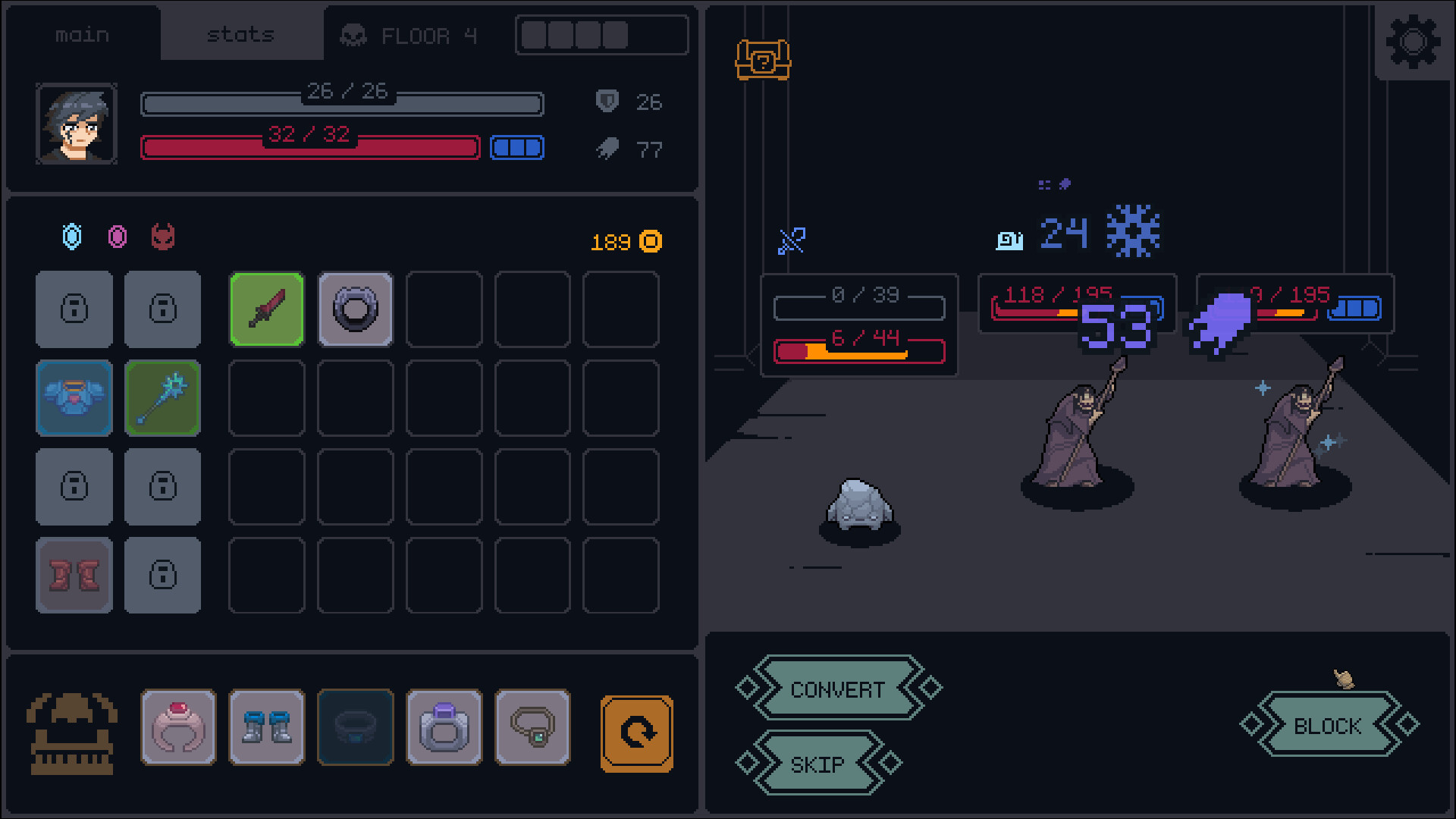
Task: Select the red demon mask filter icon
Action: (162, 237)
